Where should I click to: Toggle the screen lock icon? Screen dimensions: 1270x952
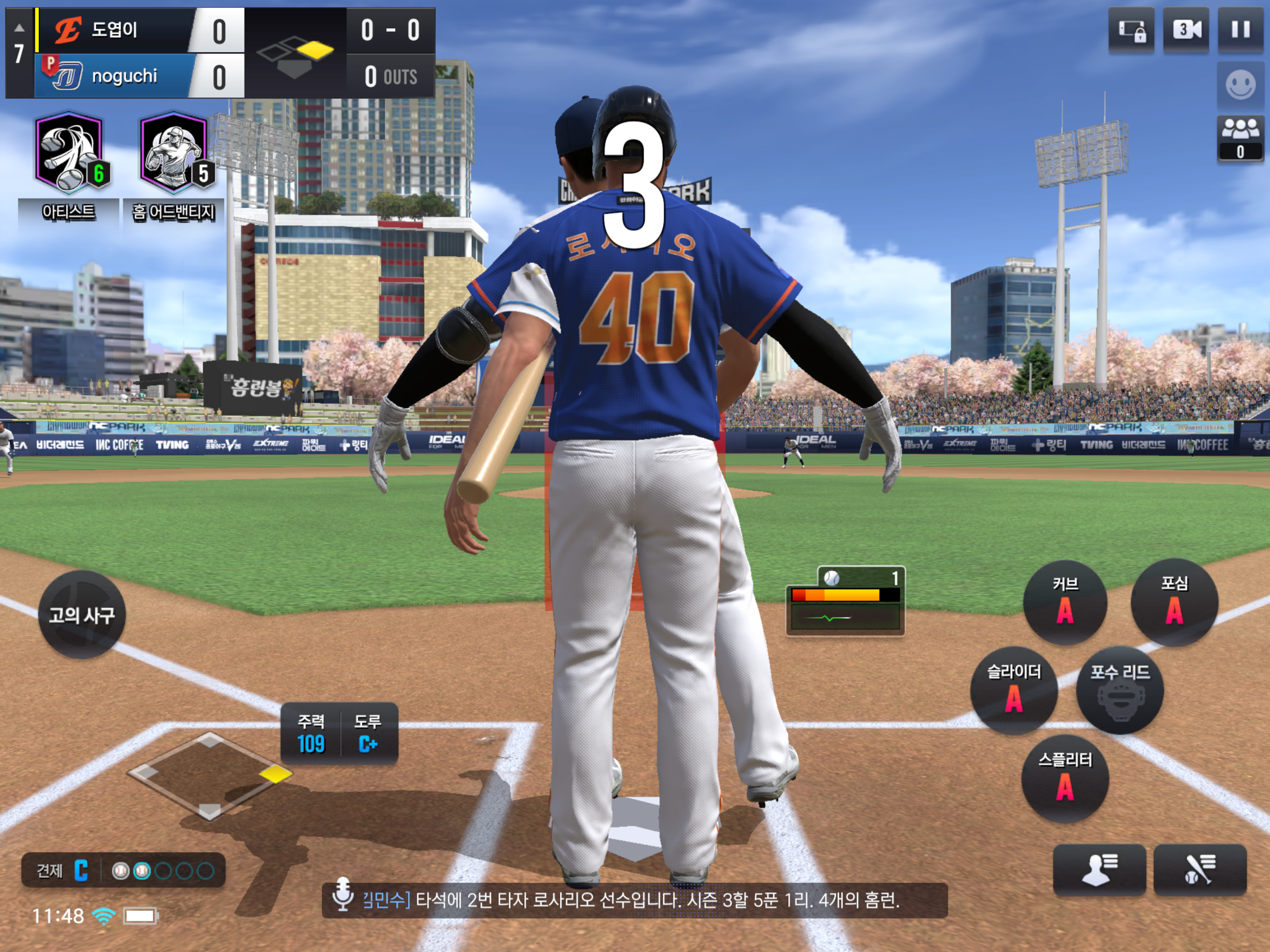[1131, 30]
